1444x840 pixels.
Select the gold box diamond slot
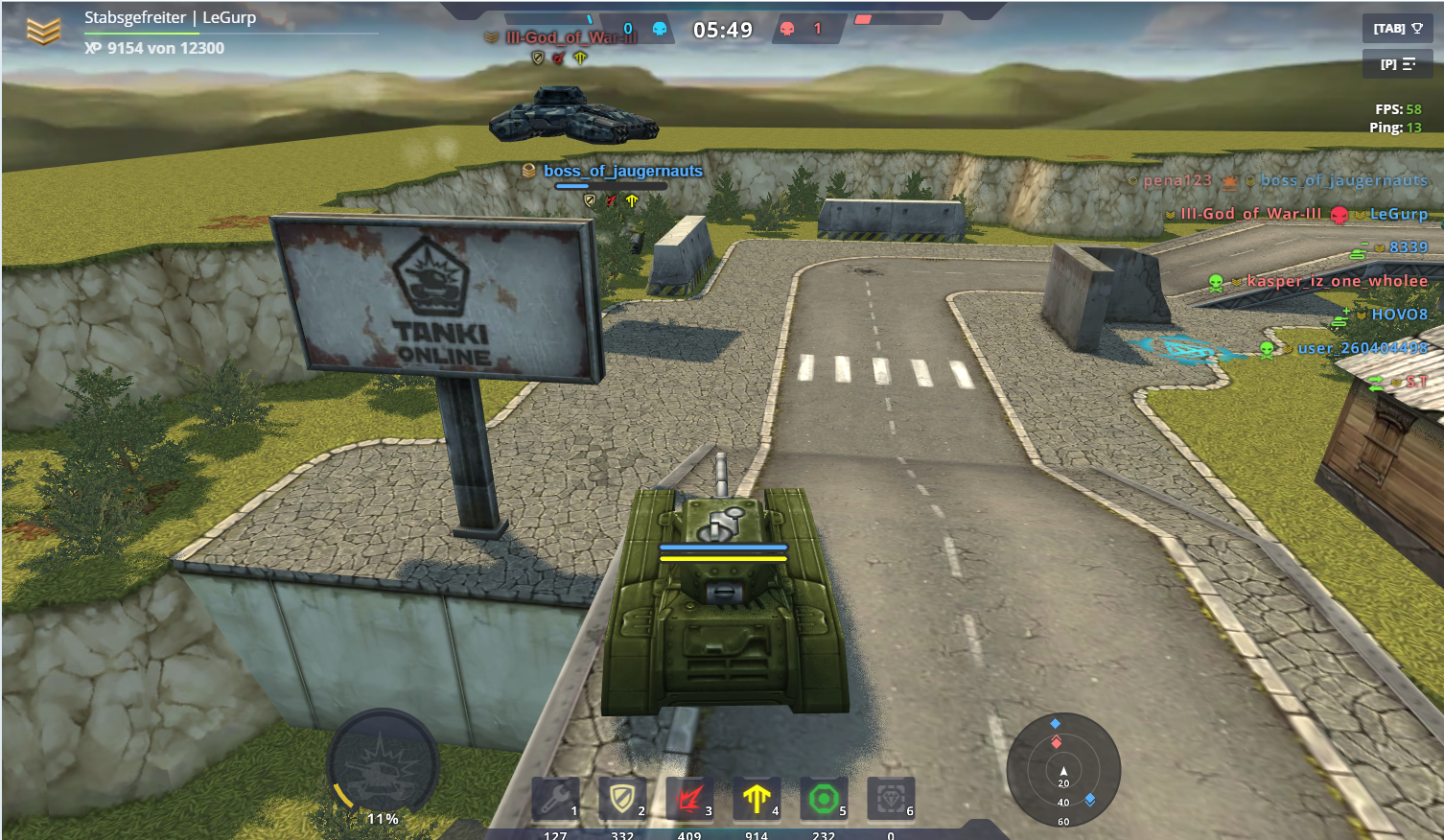891,798
